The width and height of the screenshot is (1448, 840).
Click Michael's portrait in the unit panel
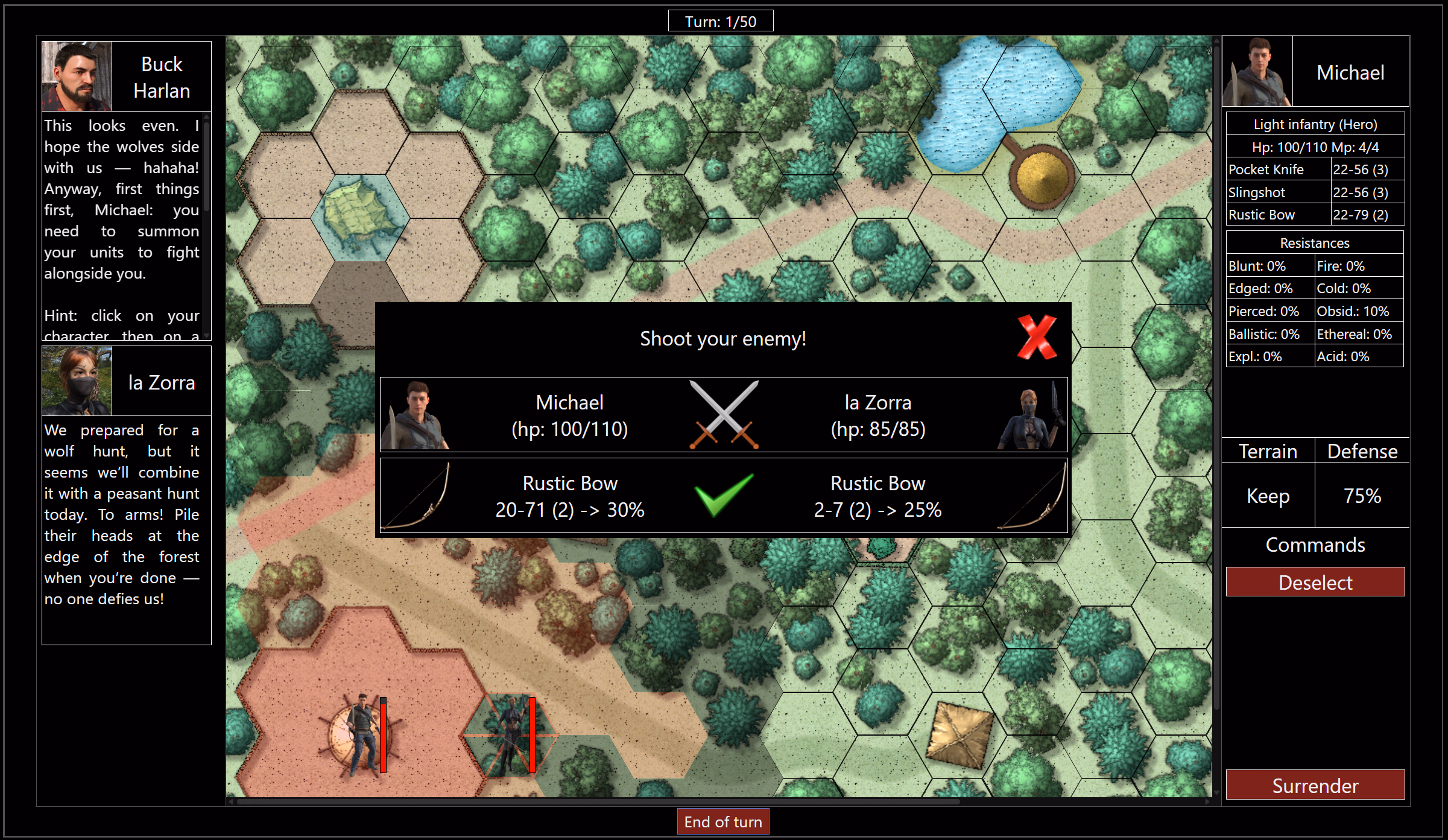point(1257,72)
